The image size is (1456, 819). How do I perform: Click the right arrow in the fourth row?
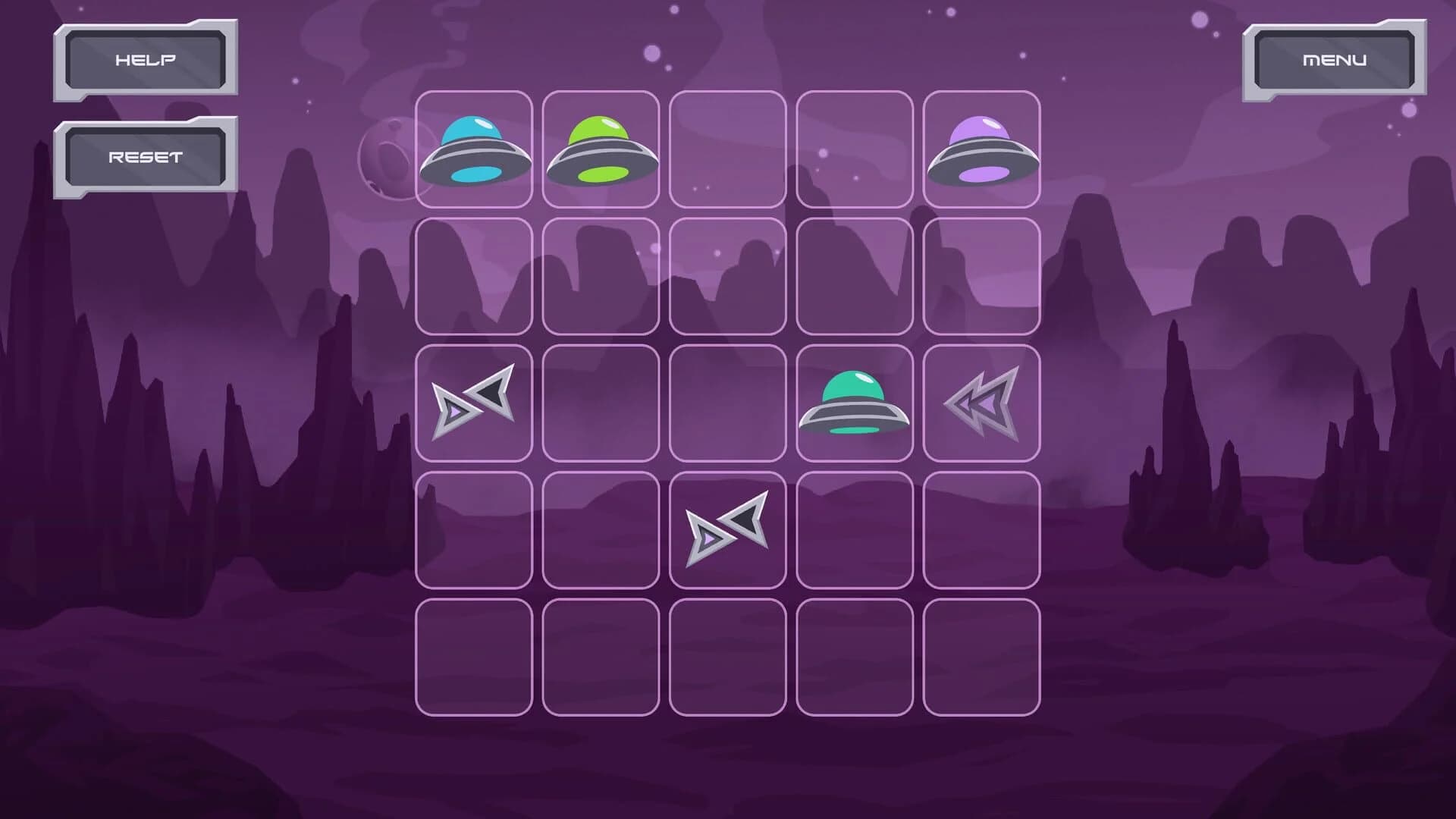[x=728, y=527]
